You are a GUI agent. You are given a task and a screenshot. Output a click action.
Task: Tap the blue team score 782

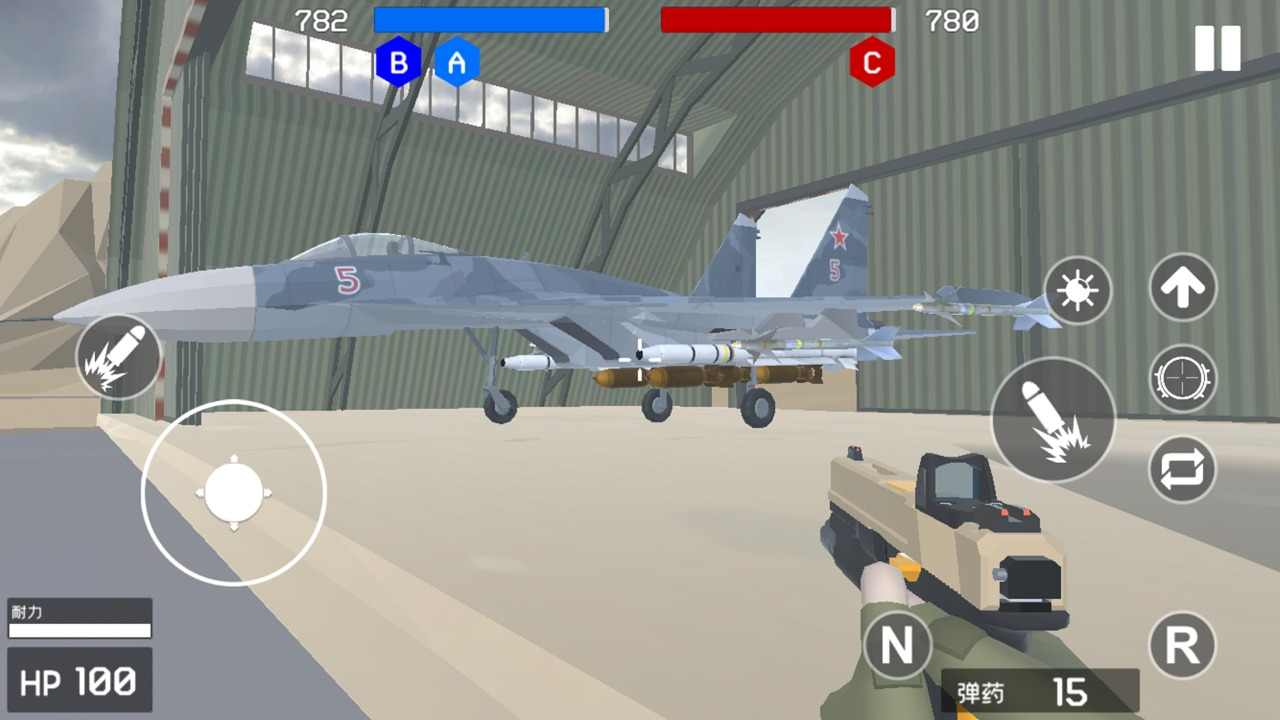pyautogui.click(x=320, y=21)
